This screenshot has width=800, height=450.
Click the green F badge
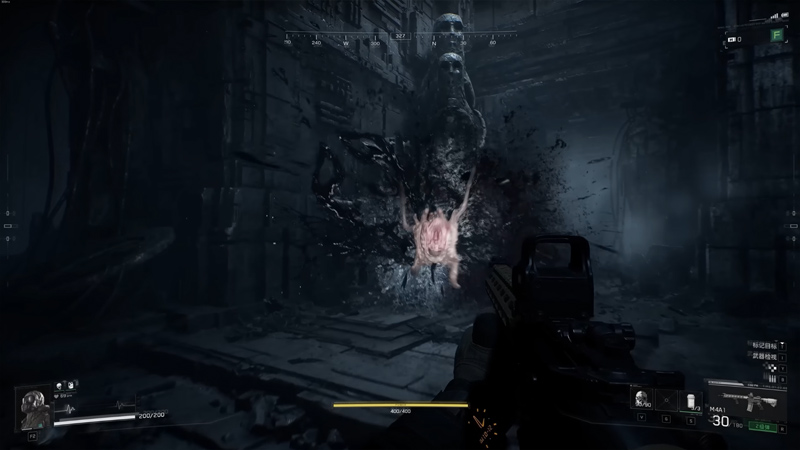click(776, 35)
